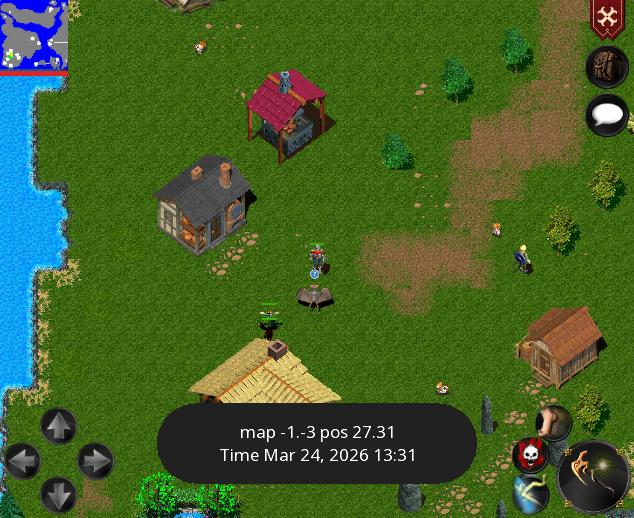Activate the red skull skill
The image size is (634, 518).
(530, 455)
